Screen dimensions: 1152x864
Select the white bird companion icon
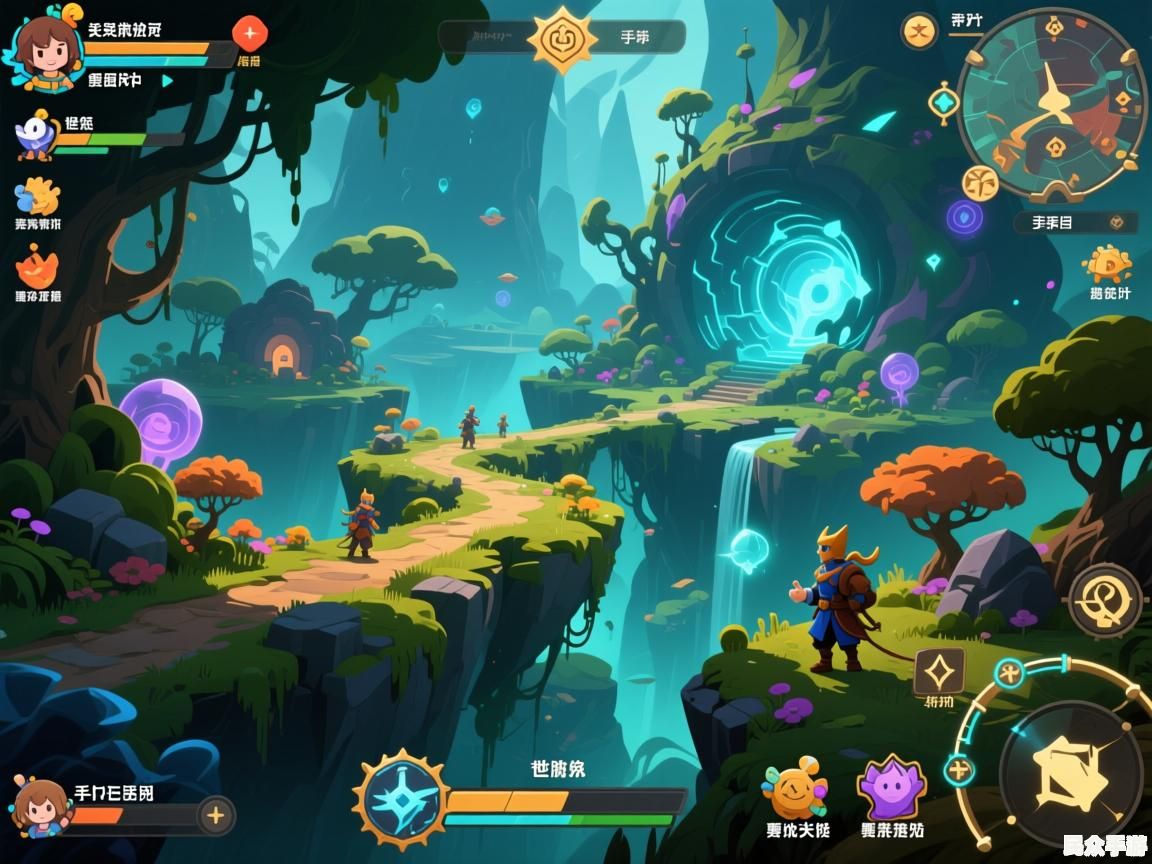click(38, 135)
